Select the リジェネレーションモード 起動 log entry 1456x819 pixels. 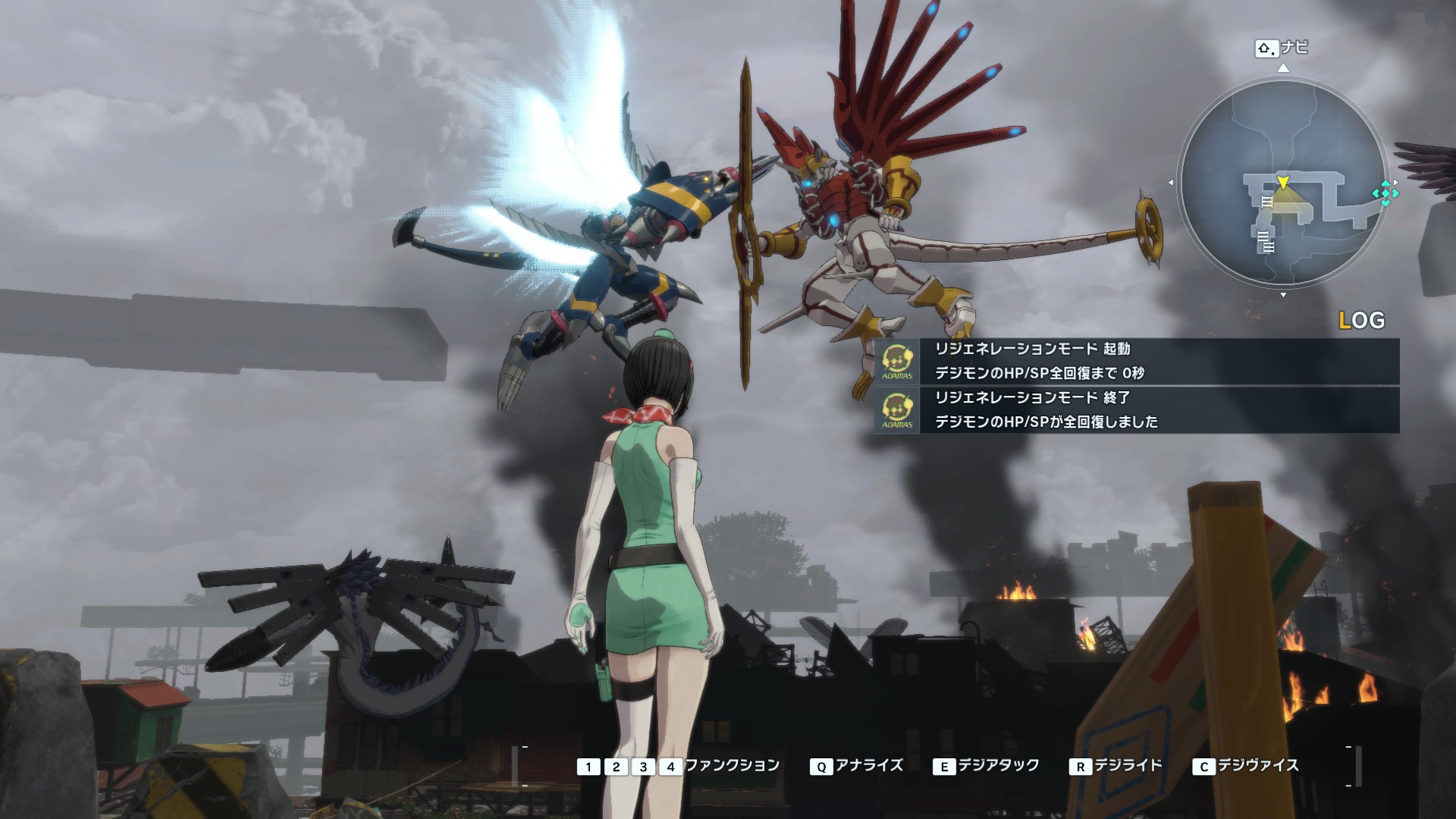pos(1136,361)
